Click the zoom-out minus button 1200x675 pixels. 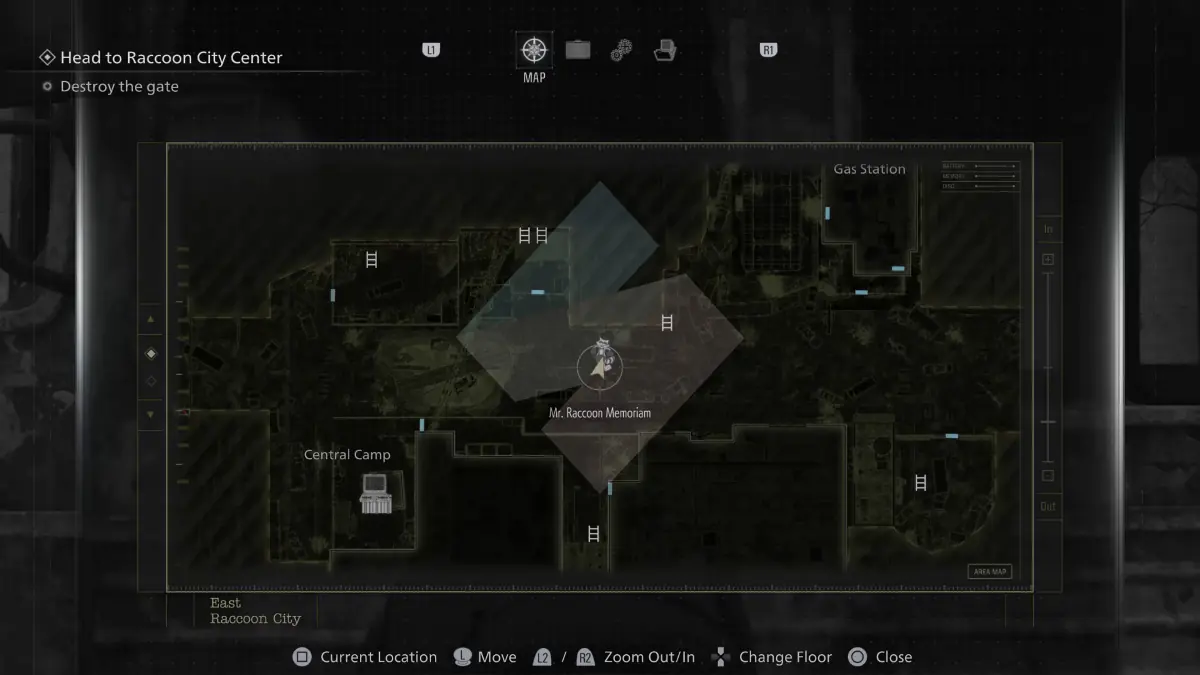[1048, 476]
